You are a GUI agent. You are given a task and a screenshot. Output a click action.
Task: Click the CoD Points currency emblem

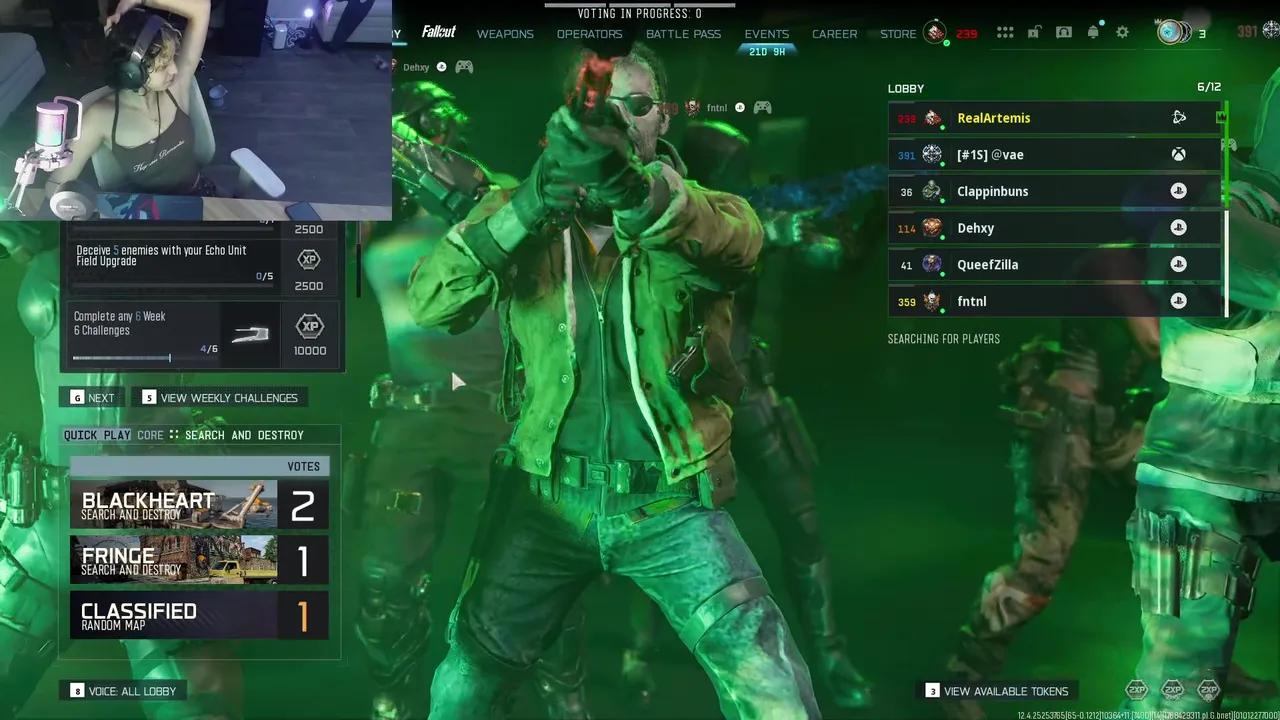[935, 32]
